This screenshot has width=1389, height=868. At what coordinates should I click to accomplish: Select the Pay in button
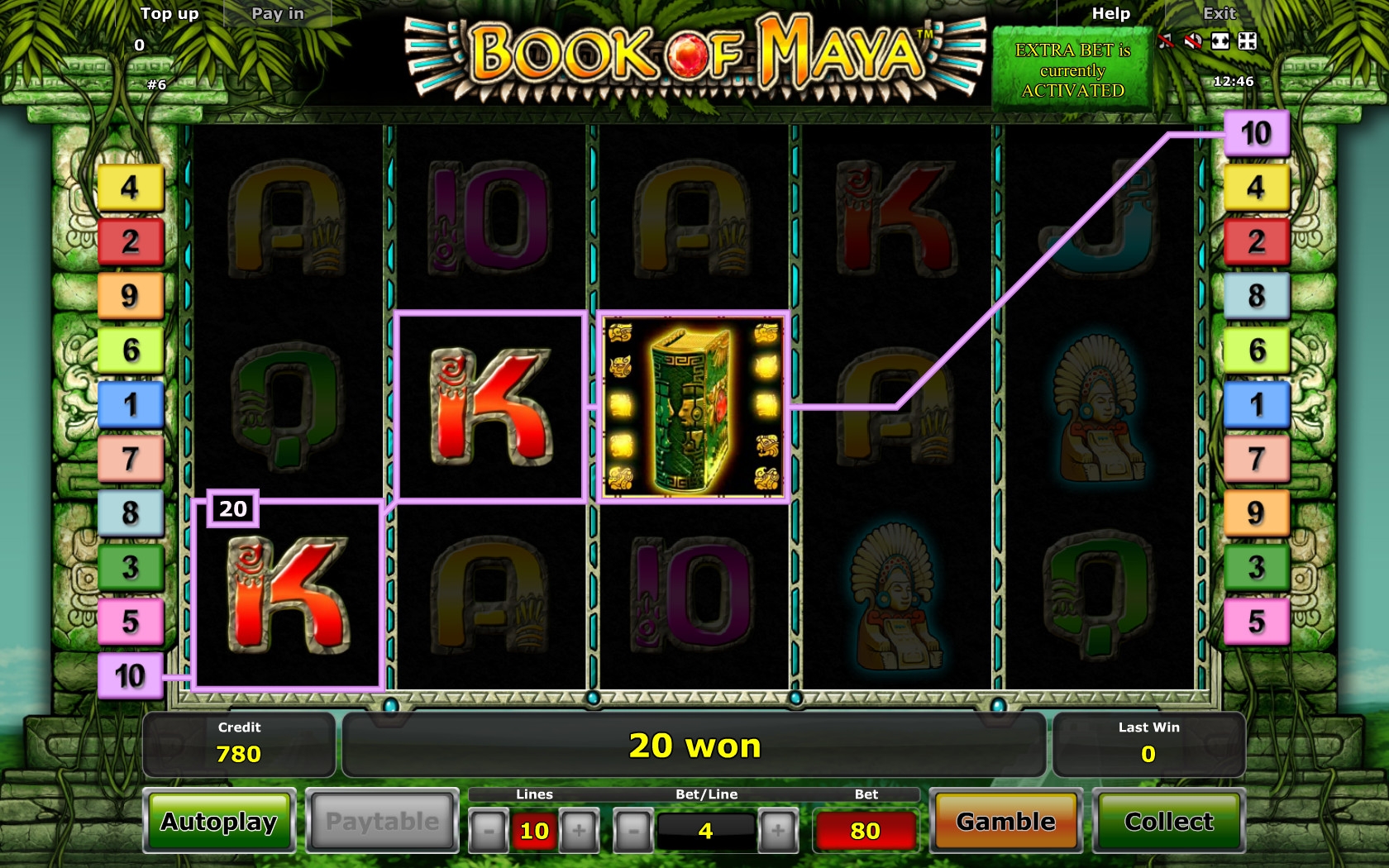point(278,14)
